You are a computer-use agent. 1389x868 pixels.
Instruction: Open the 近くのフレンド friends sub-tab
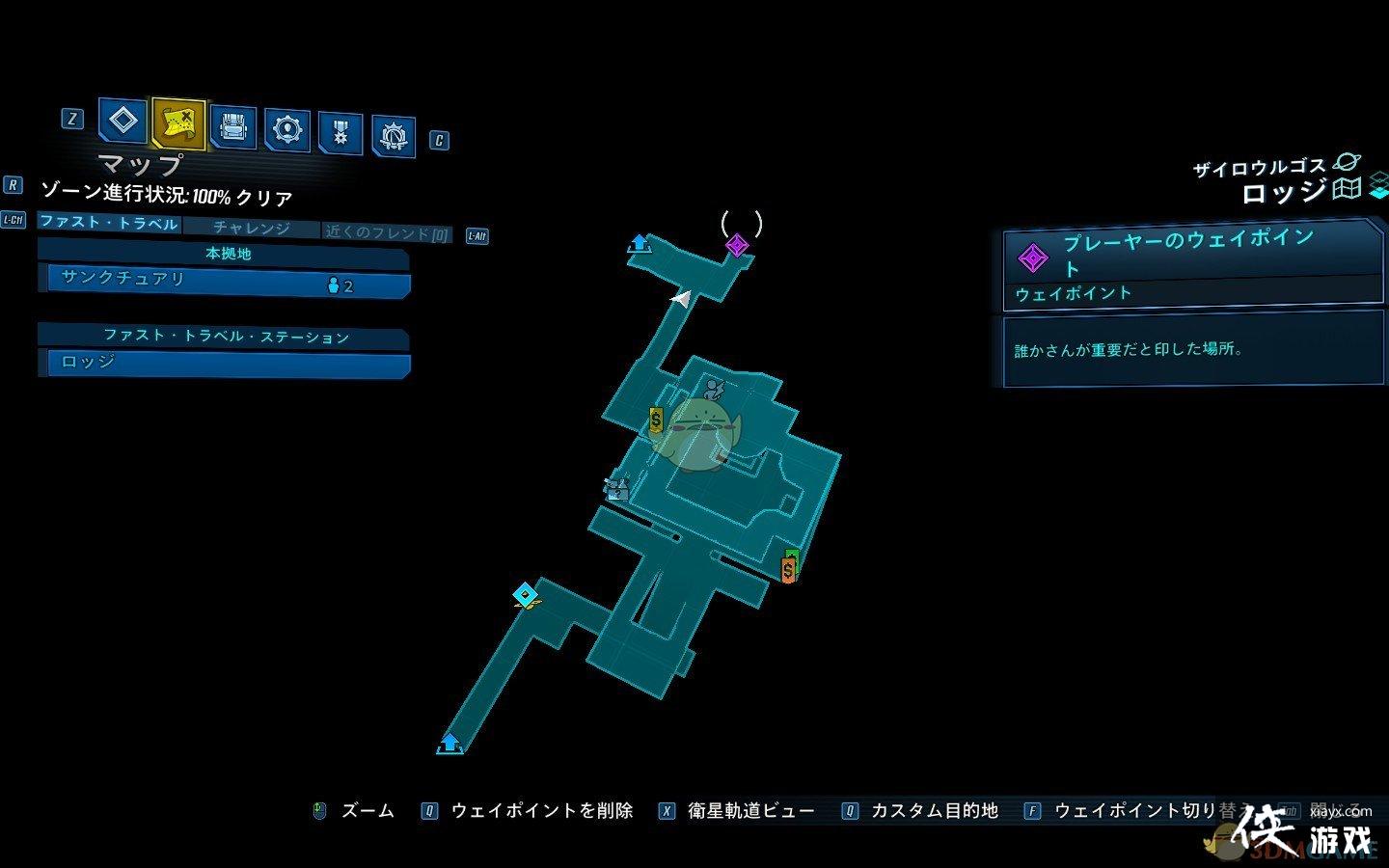click(387, 233)
